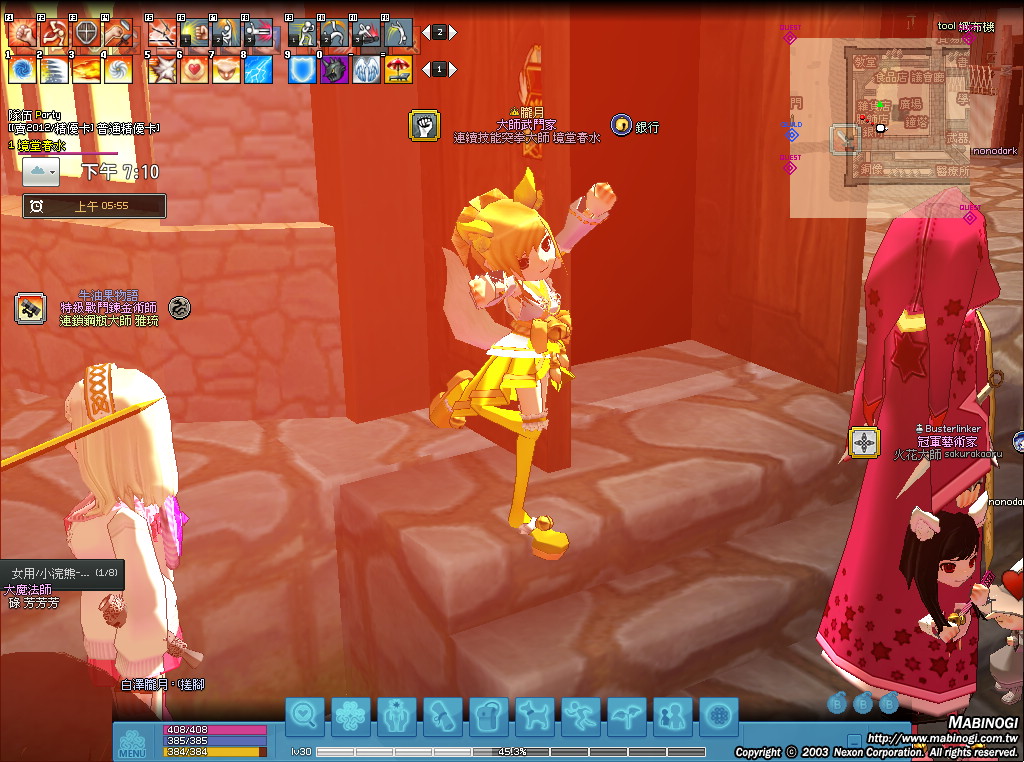Click the alarm clock 05:55 timer bar
This screenshot has width=1024, height=762.
(x=95, y=206)
